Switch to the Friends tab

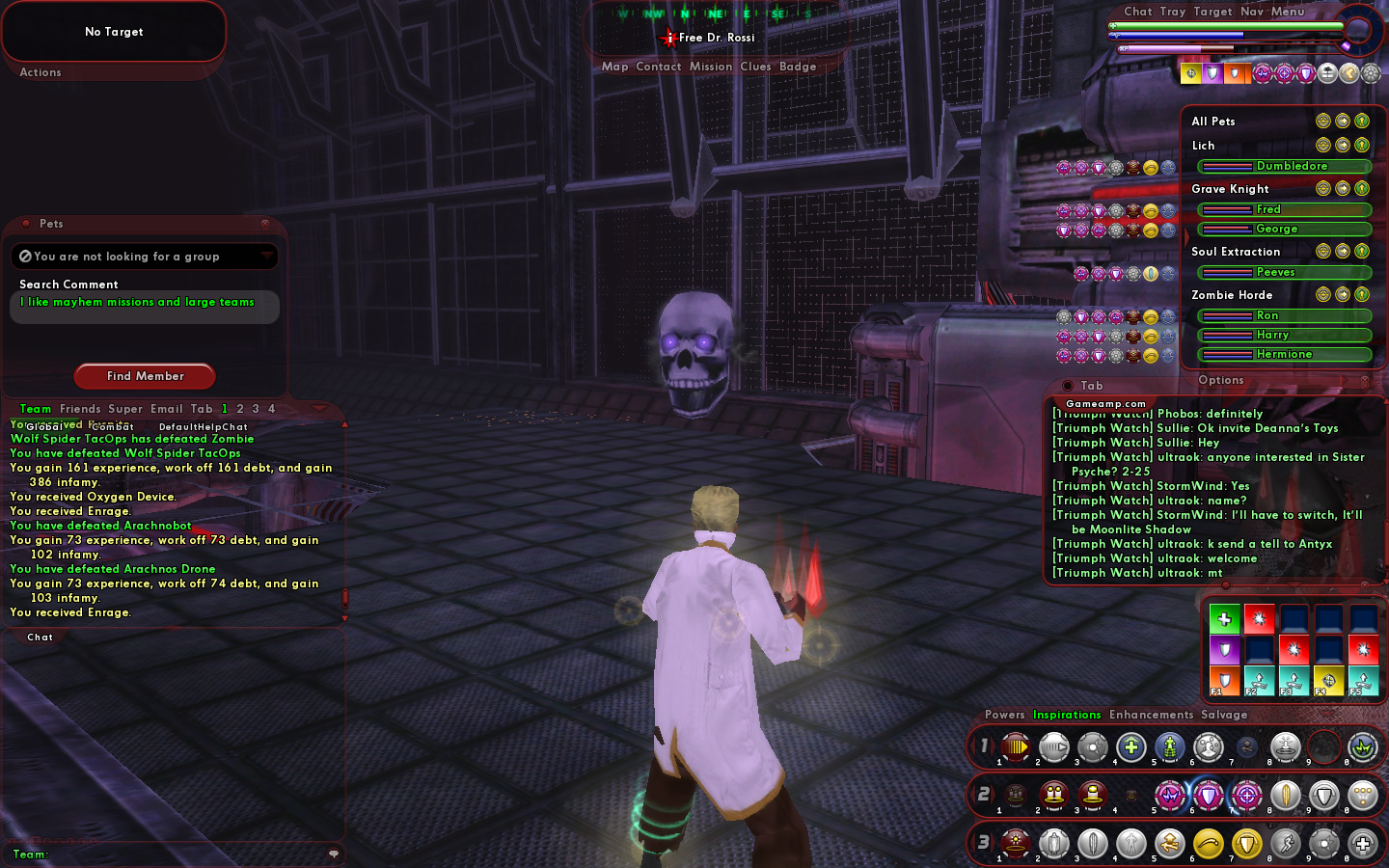coord(80,409)
